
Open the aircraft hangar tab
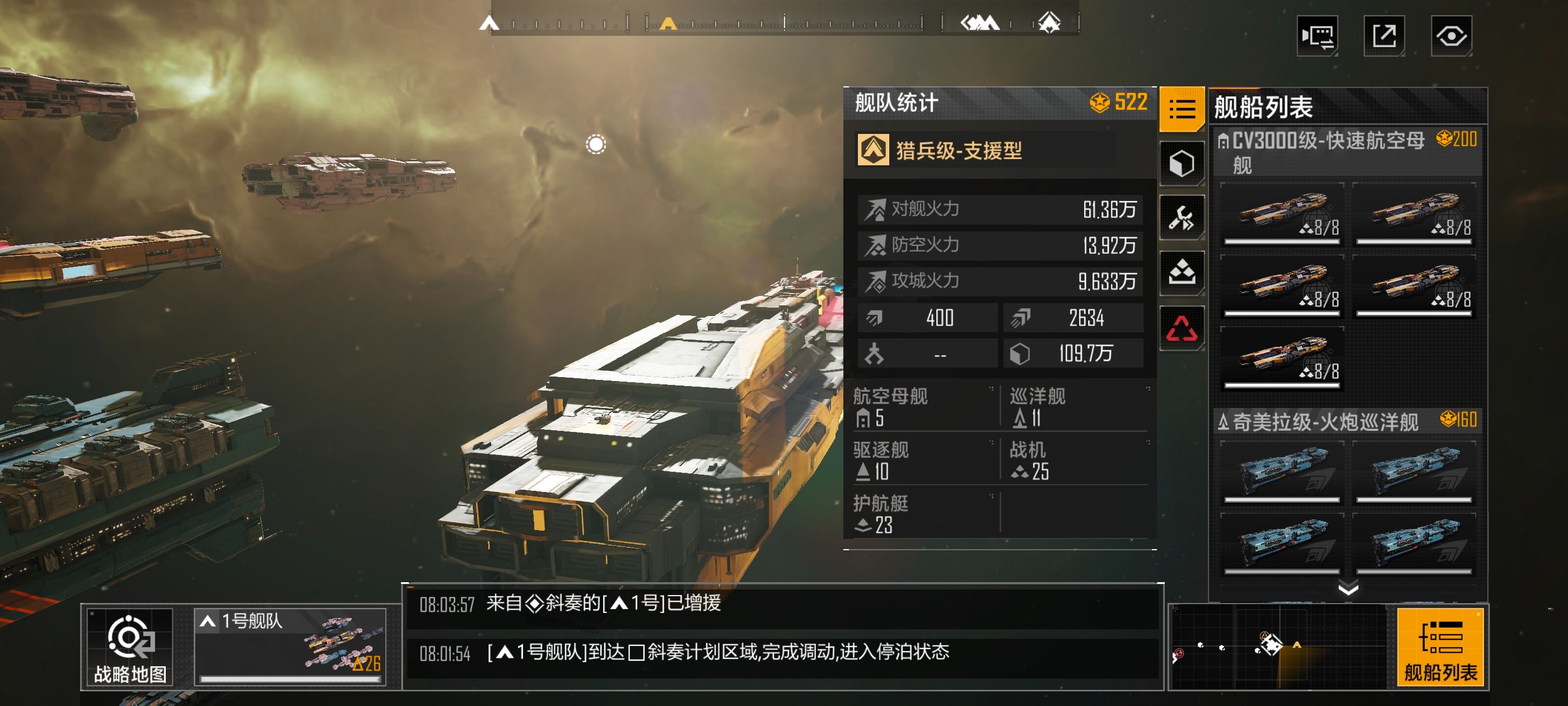coord(1182,272)
